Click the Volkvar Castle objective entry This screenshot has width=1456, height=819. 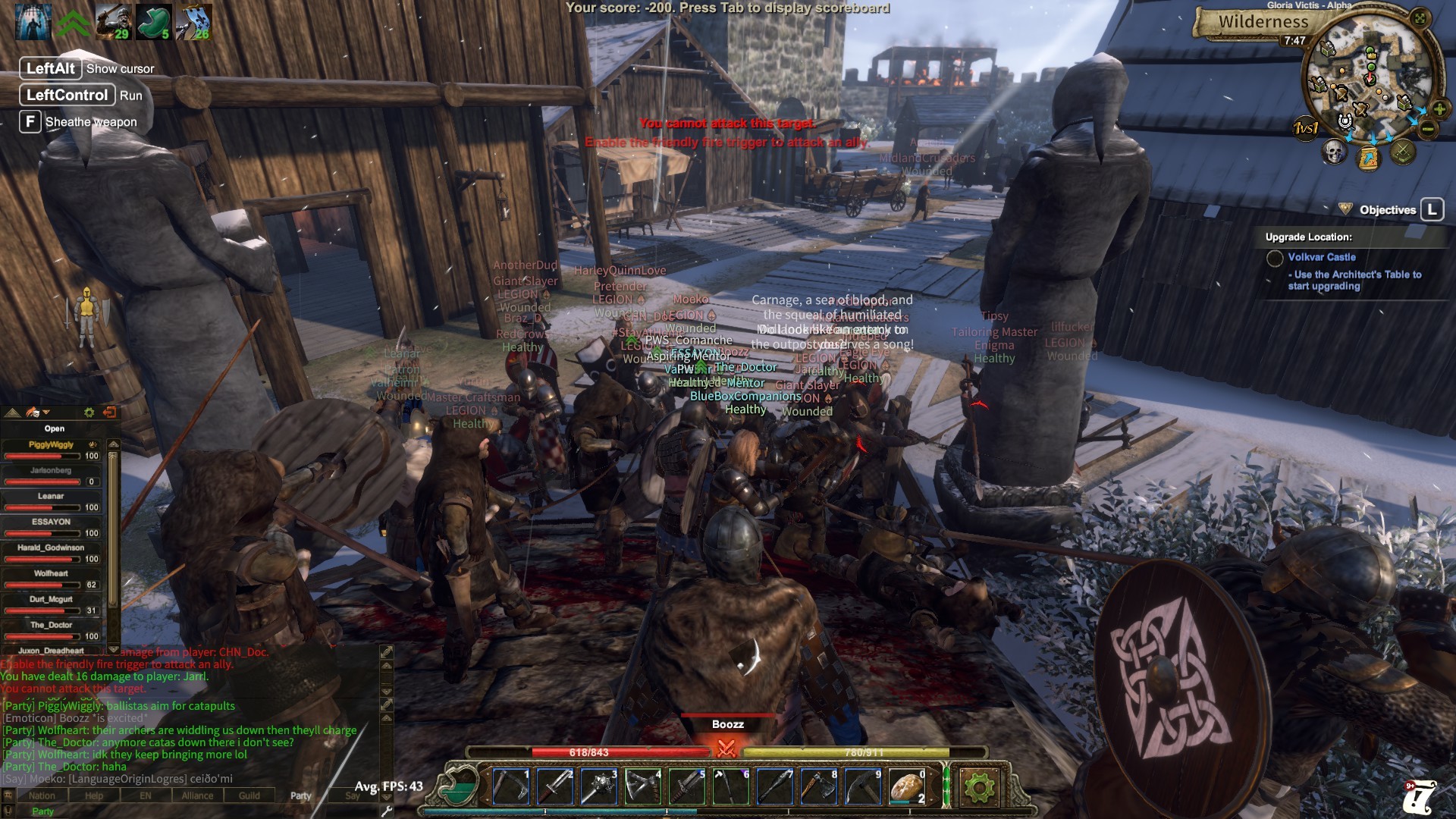pos(1321,258)
